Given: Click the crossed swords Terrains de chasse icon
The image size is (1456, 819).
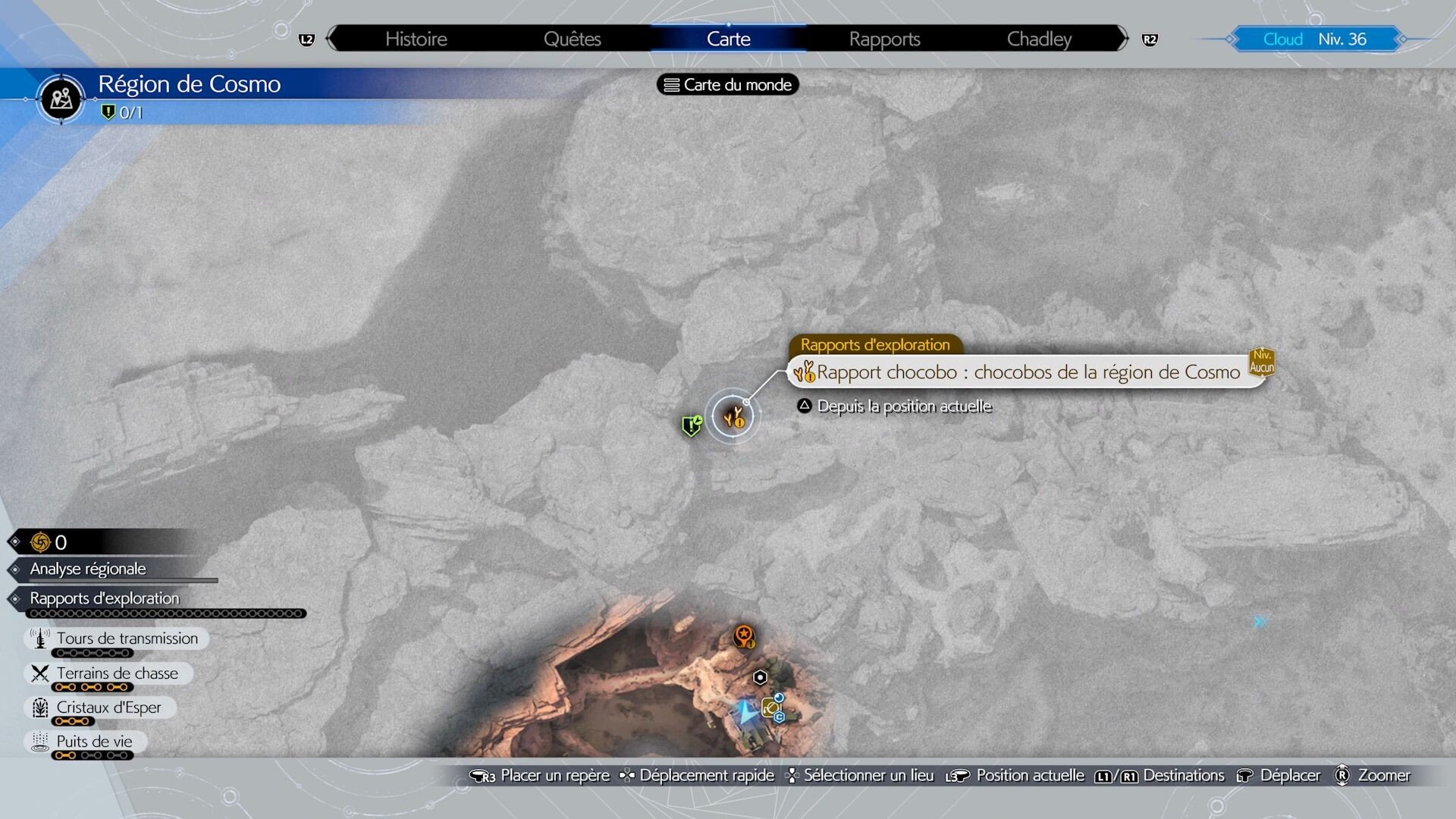Looking at the screenshot, I should (39, 673).
